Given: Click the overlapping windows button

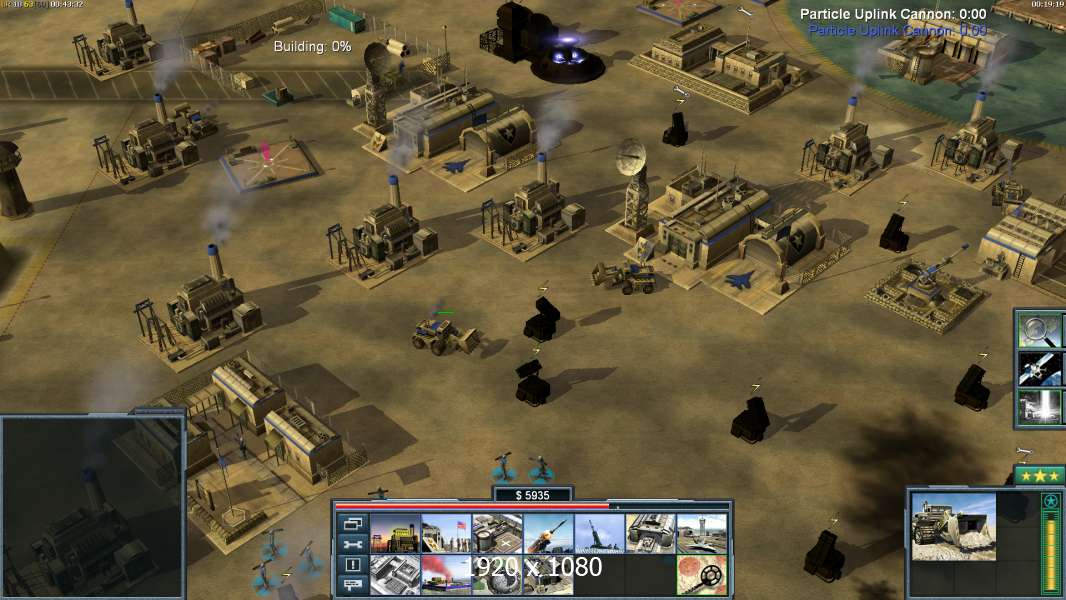Looking at the screenshot, I should click(x=352, y=523).
